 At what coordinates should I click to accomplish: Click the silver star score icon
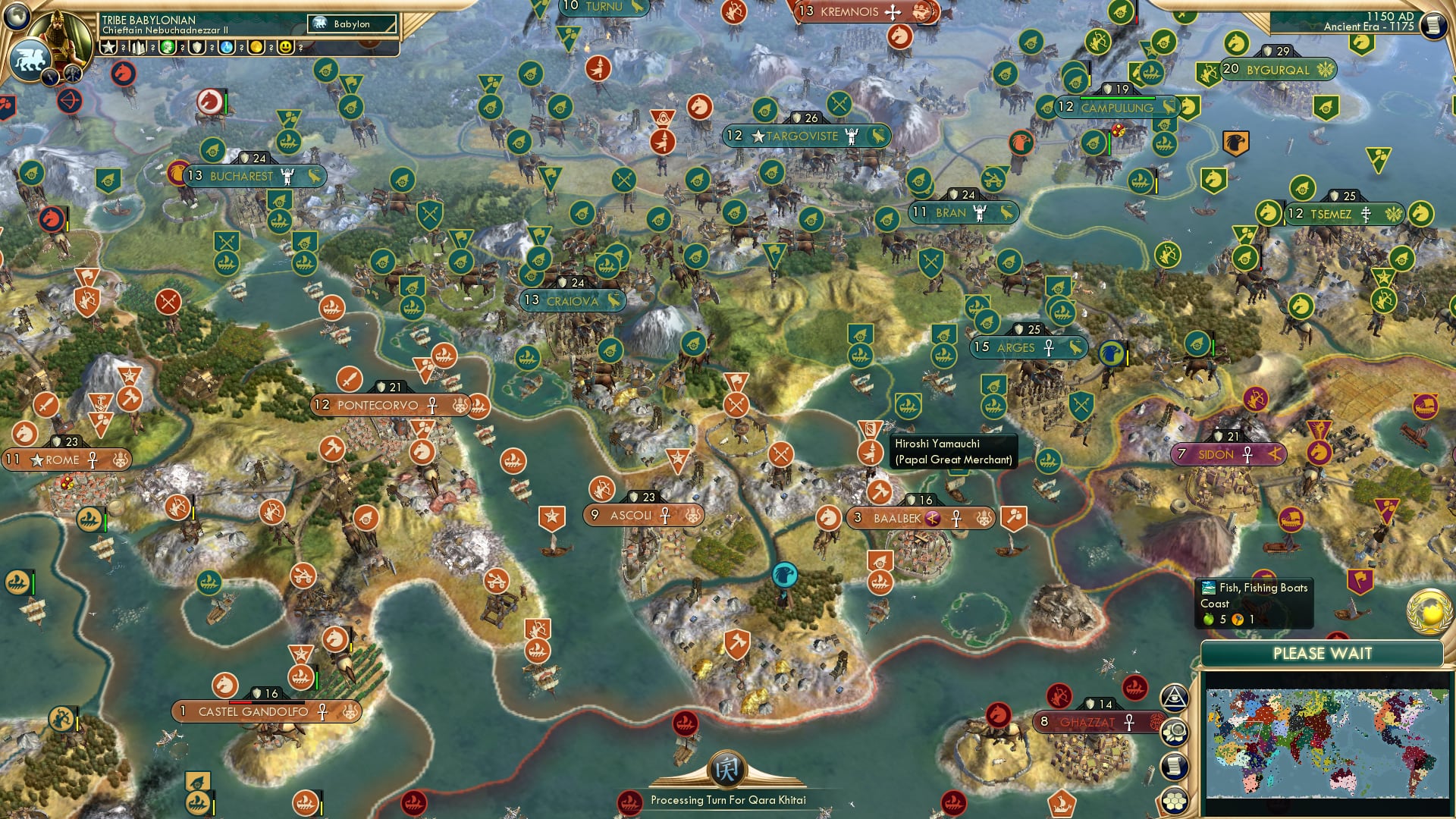tap(108, 45)
